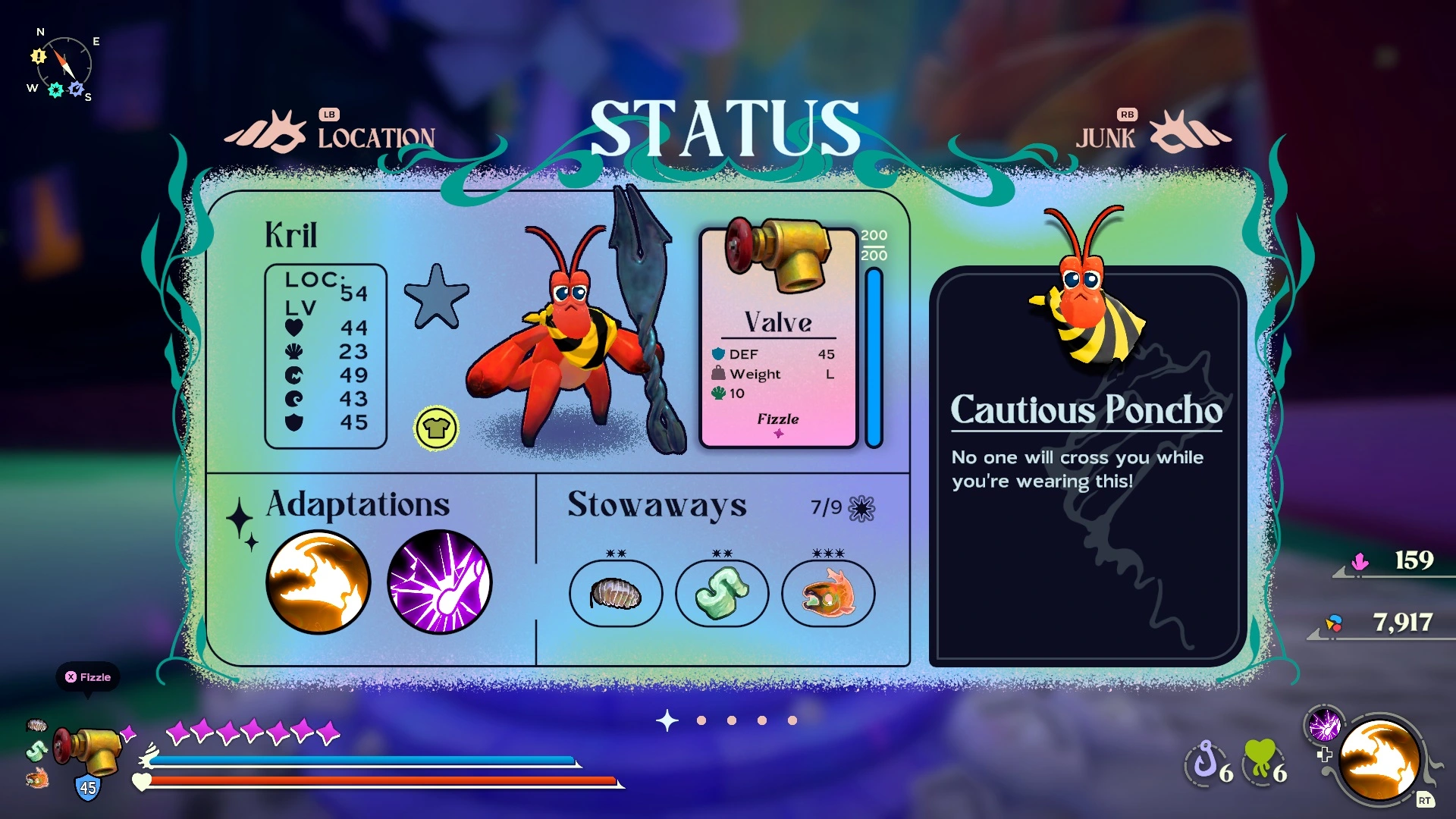The width and height of the screenshot is (1456, 819).
Task: Click the small purple burst ability icon
Action: (1324, 725)
